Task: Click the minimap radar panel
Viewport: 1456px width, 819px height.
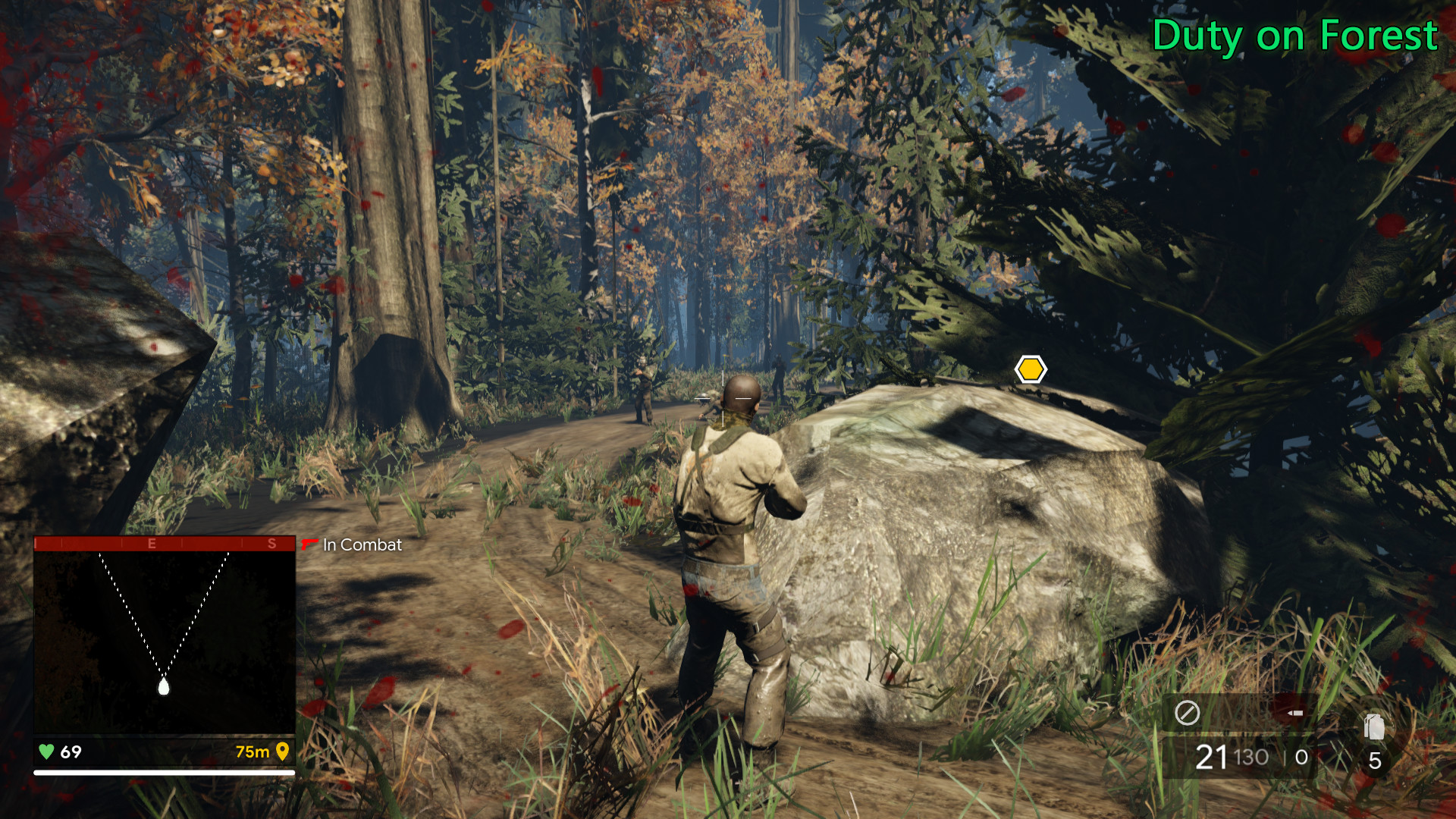Action: [x=165, y=641]
